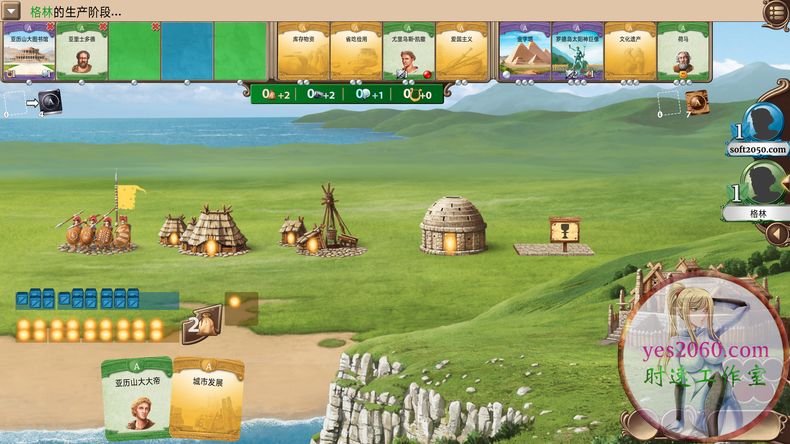Choose the 库存物资 action card
Viewport: 790px width, 444px height.
(302, 52)
